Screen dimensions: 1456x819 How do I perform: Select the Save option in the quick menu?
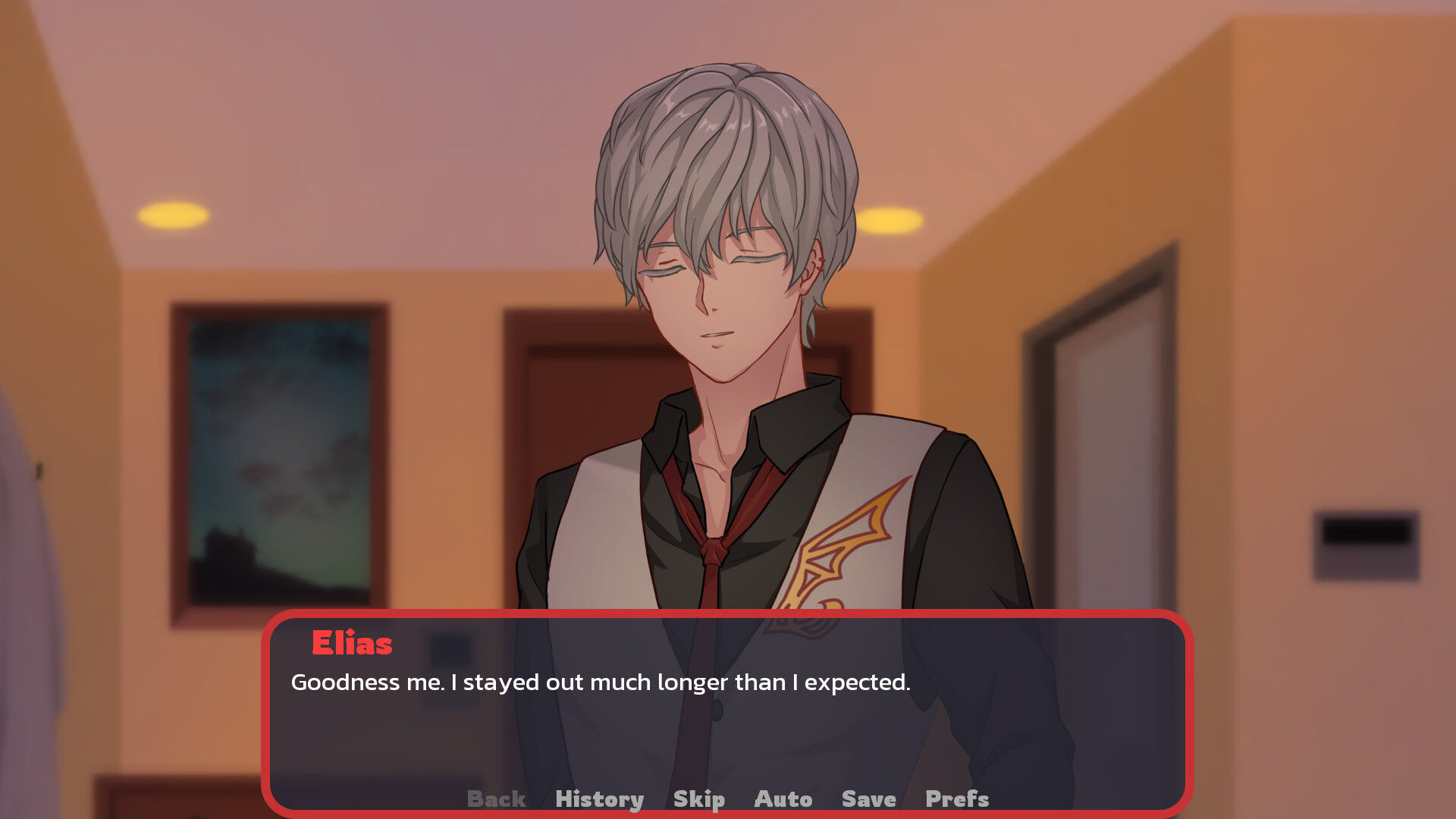coord(868,799)
